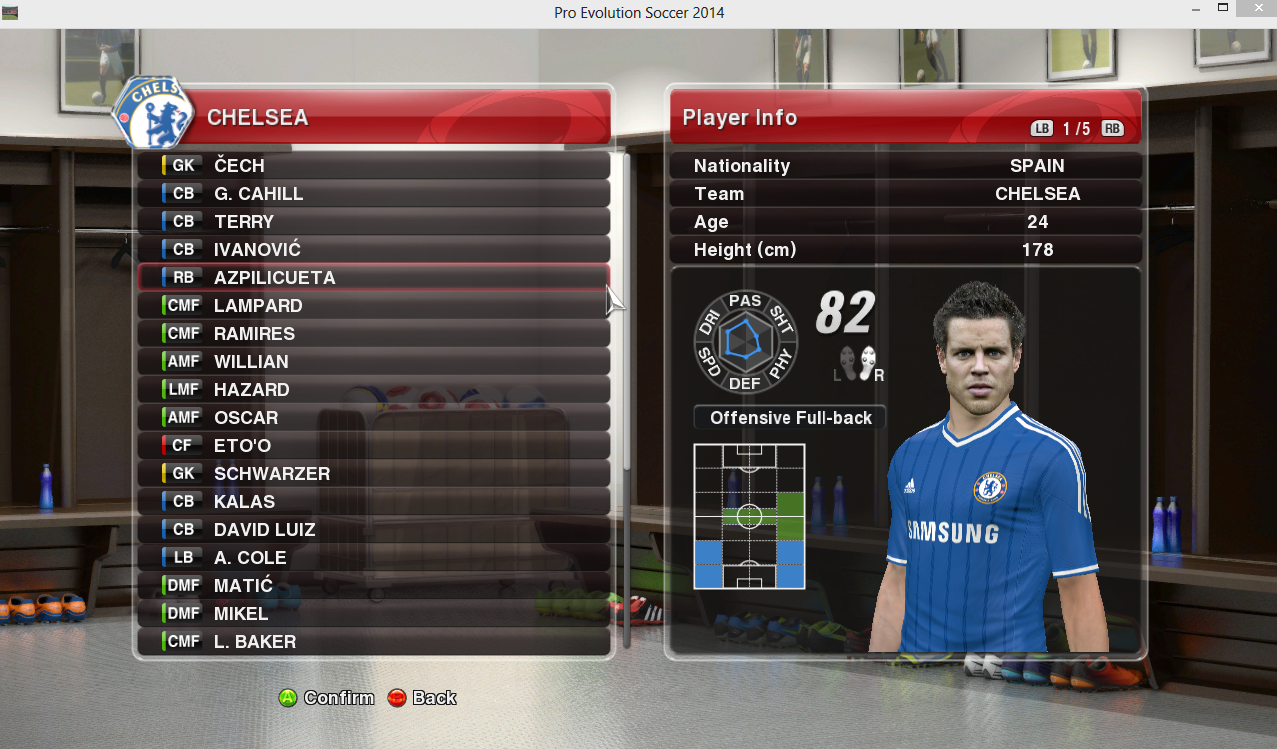Choose Lampard from the squad list

point(373,306)
